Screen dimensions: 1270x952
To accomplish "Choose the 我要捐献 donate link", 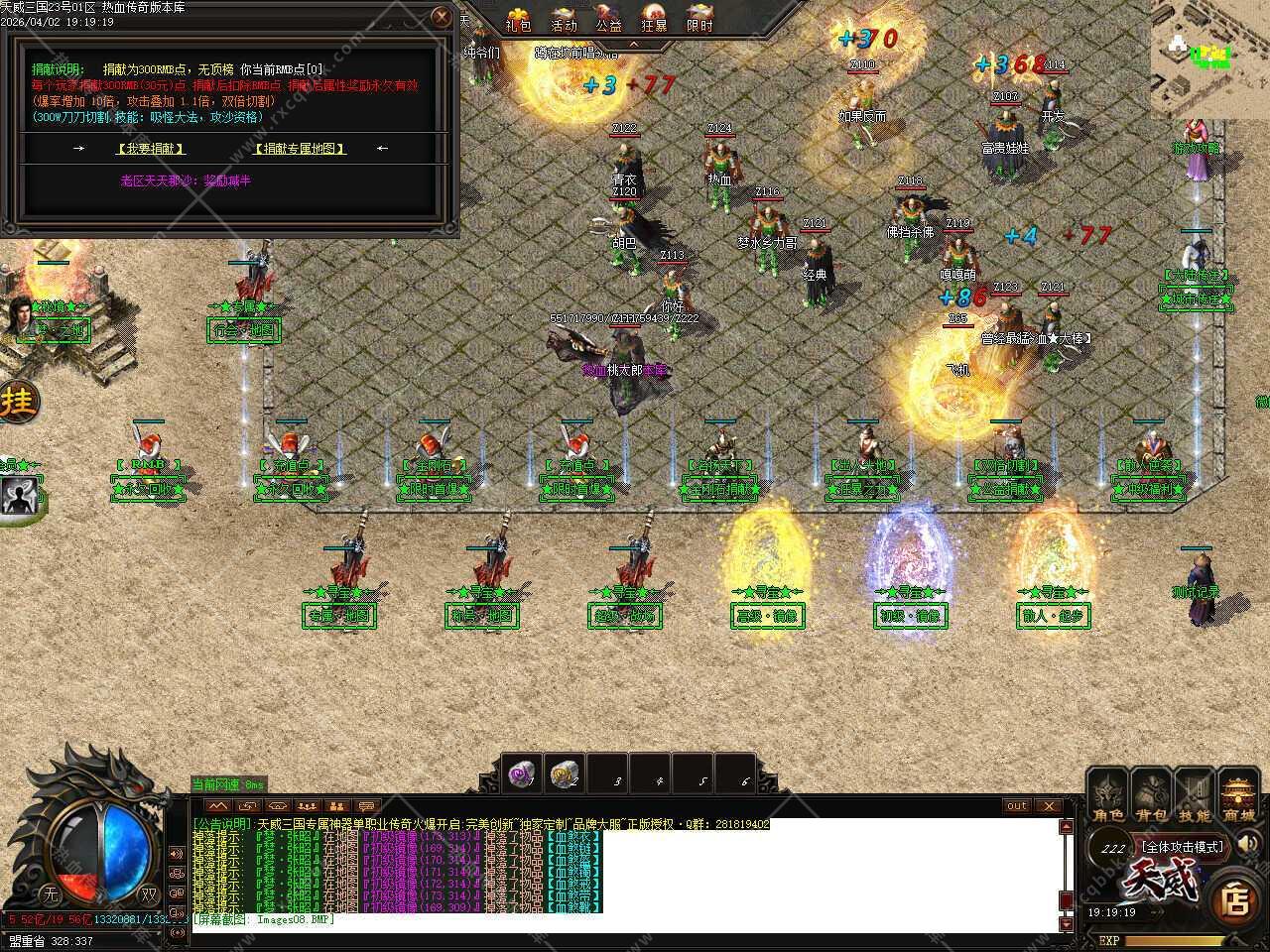I will (x=151, y=149).
